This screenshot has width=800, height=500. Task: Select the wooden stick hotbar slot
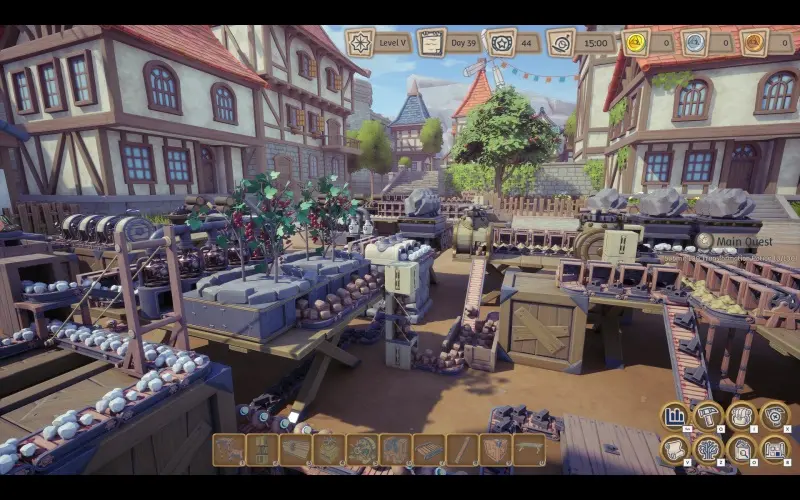(462, 450)
